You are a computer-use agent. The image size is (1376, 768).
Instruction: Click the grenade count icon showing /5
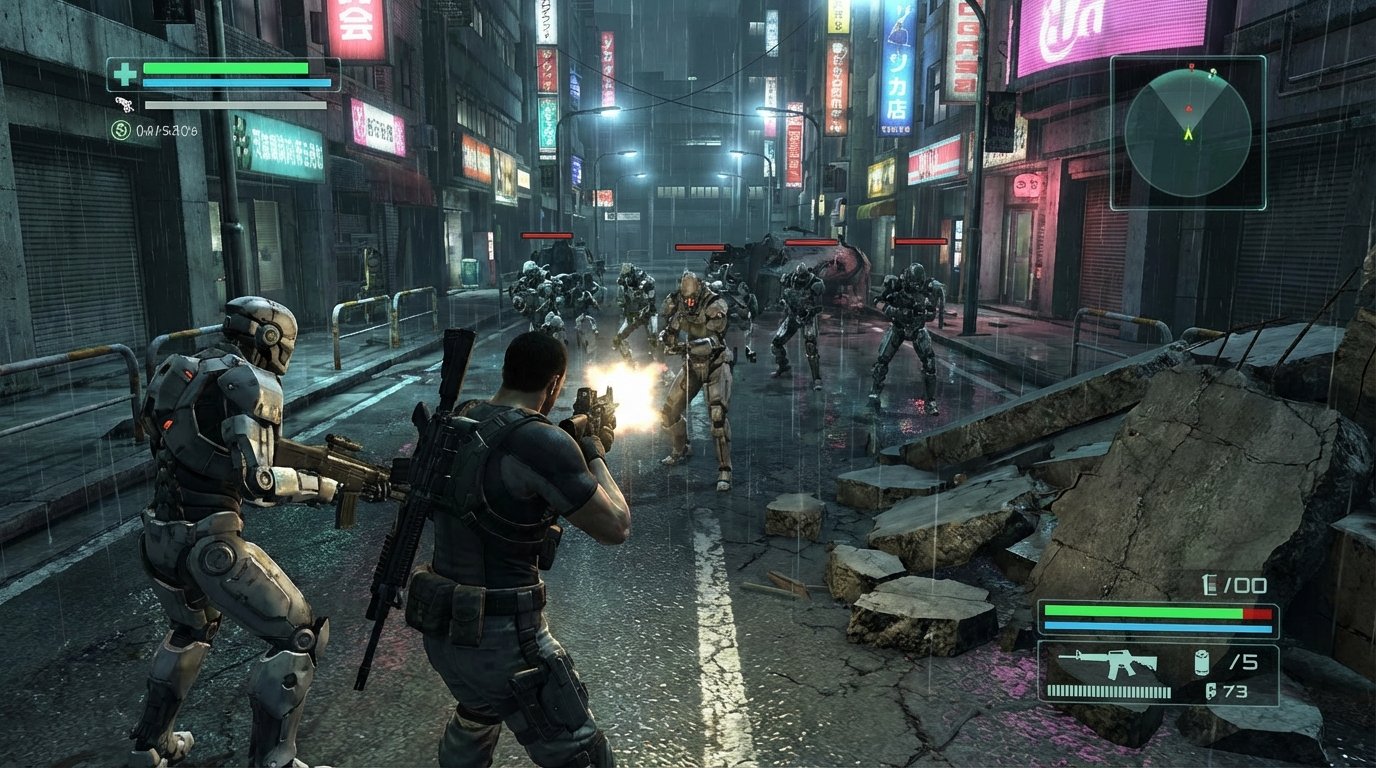[1202, 662]
